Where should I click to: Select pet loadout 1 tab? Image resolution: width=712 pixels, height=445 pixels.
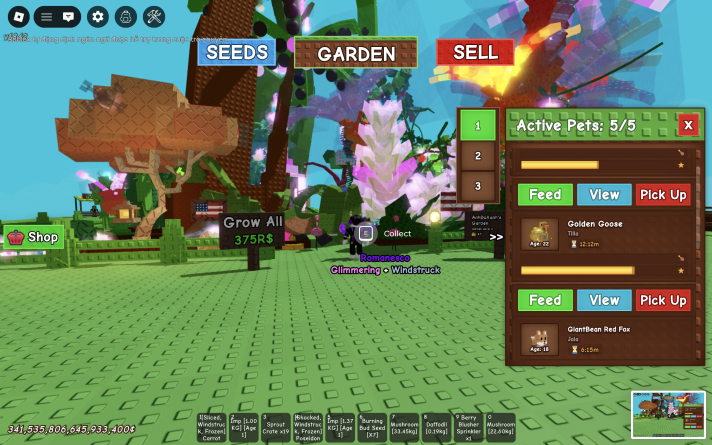click(x=478, y=126)
